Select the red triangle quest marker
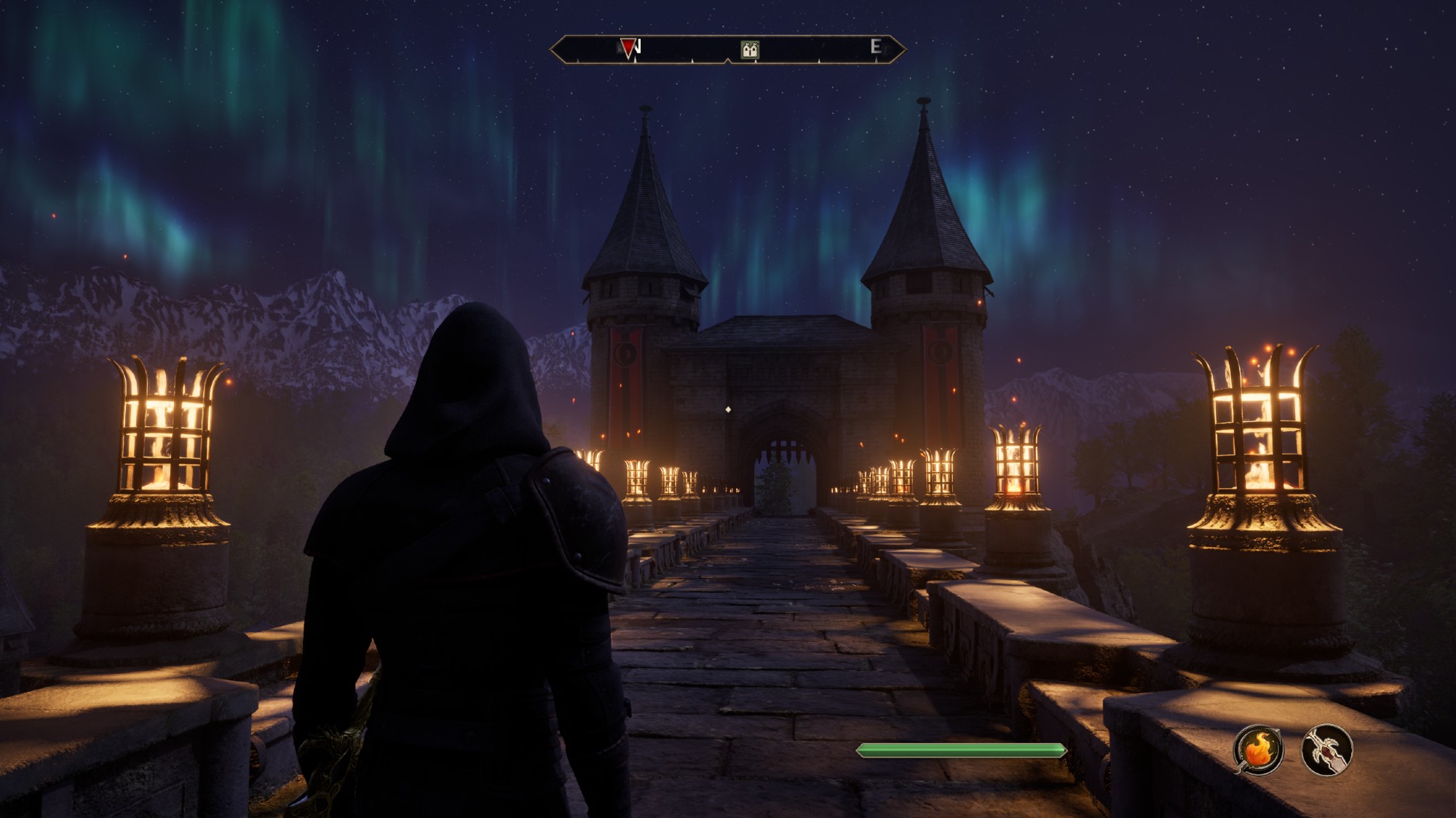This screenshot has height=818, width=1456. pos(628,48)
